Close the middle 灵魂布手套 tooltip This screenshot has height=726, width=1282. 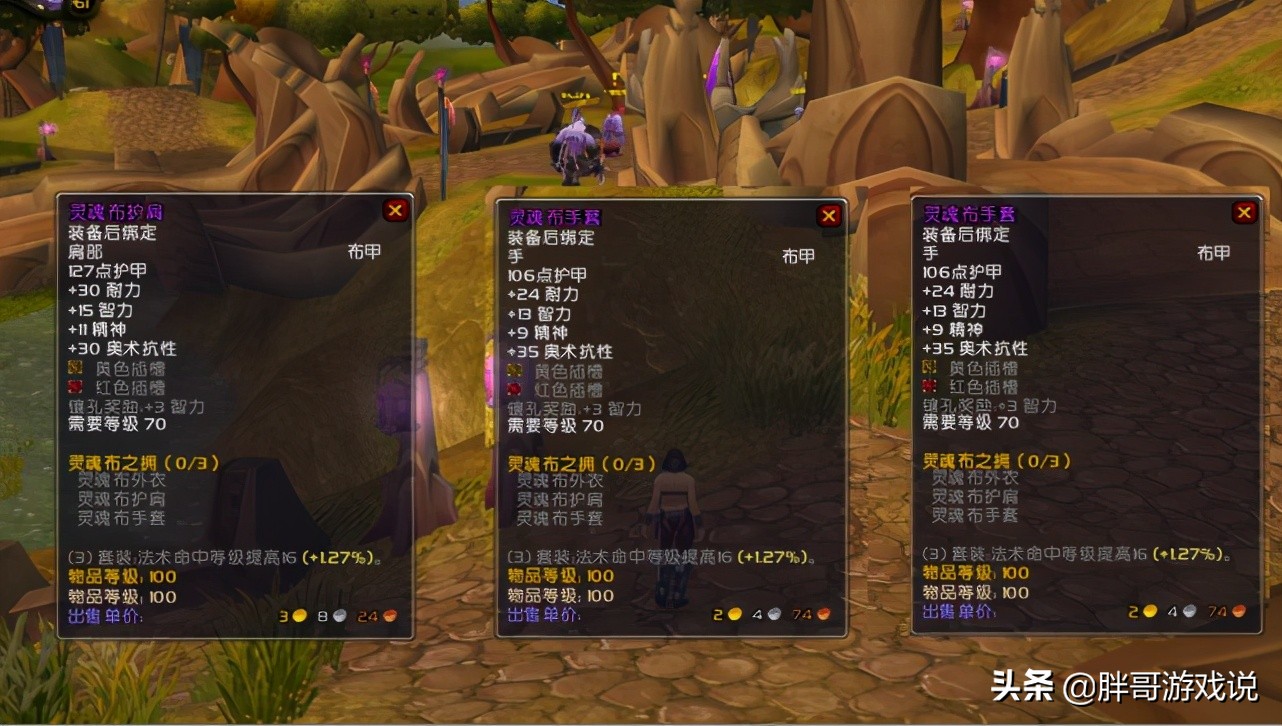point(828,215)
